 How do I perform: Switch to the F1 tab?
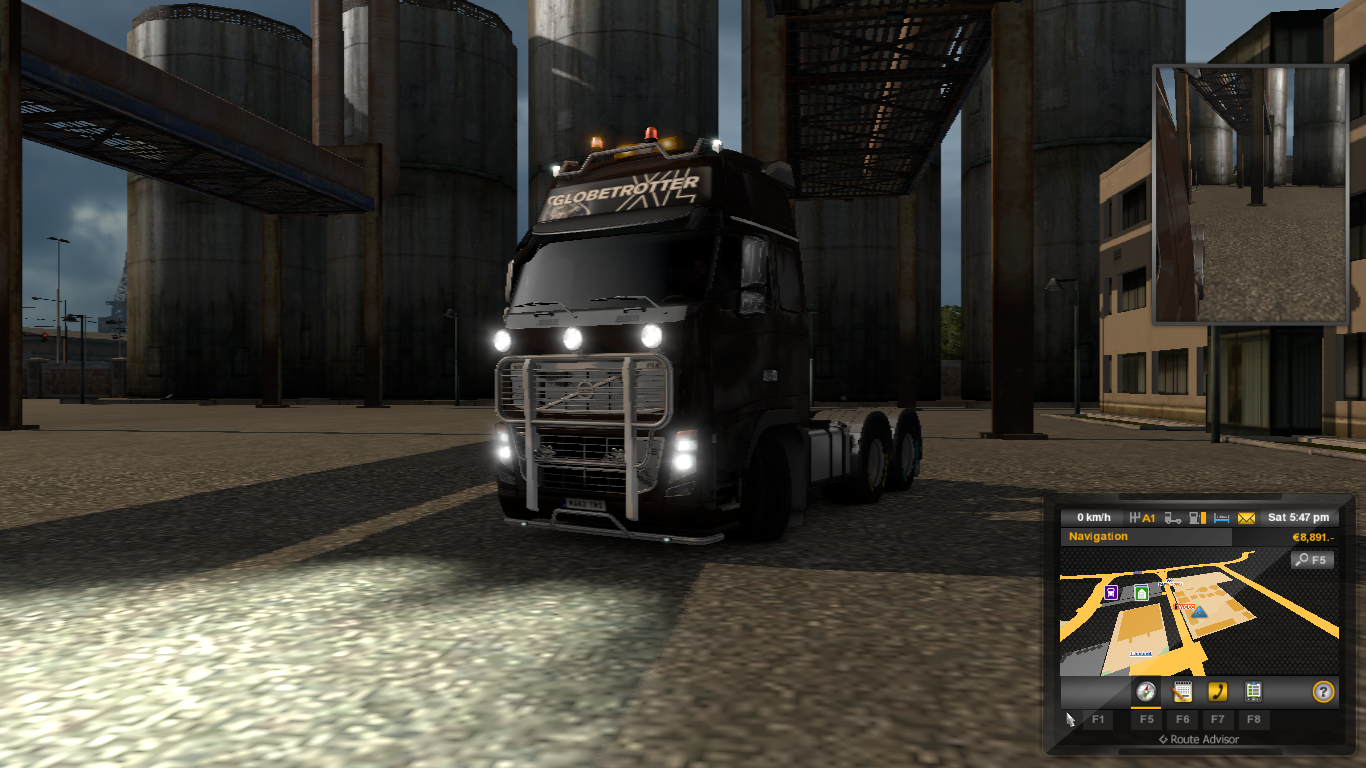pyautogui.click(x=1099, y=719)
